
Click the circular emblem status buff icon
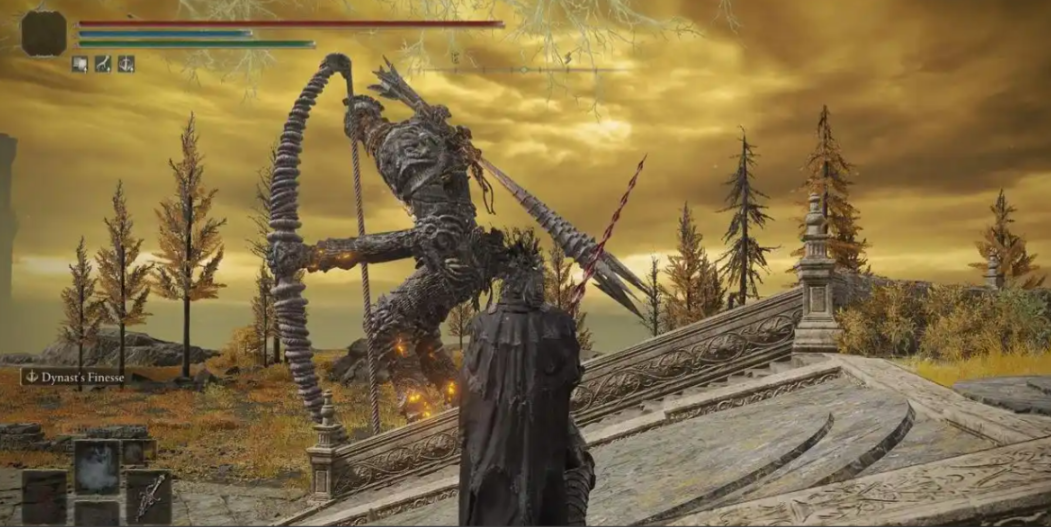click(x=126, y=64)
